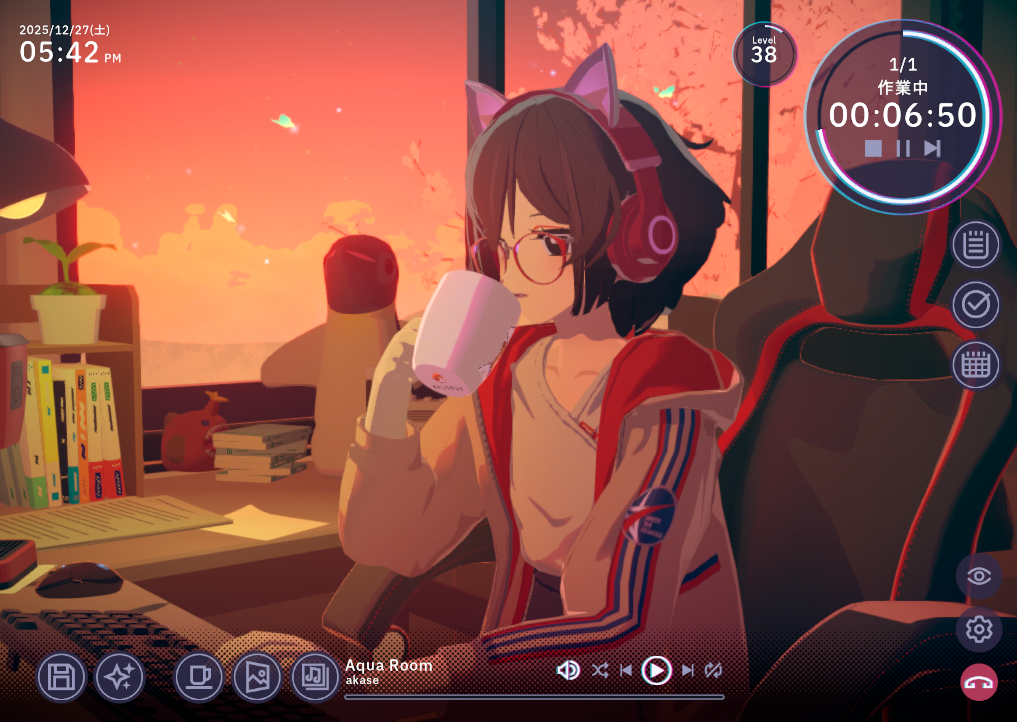
Task: Click the red phone hang-up button
Action: (x=979, y=683)
